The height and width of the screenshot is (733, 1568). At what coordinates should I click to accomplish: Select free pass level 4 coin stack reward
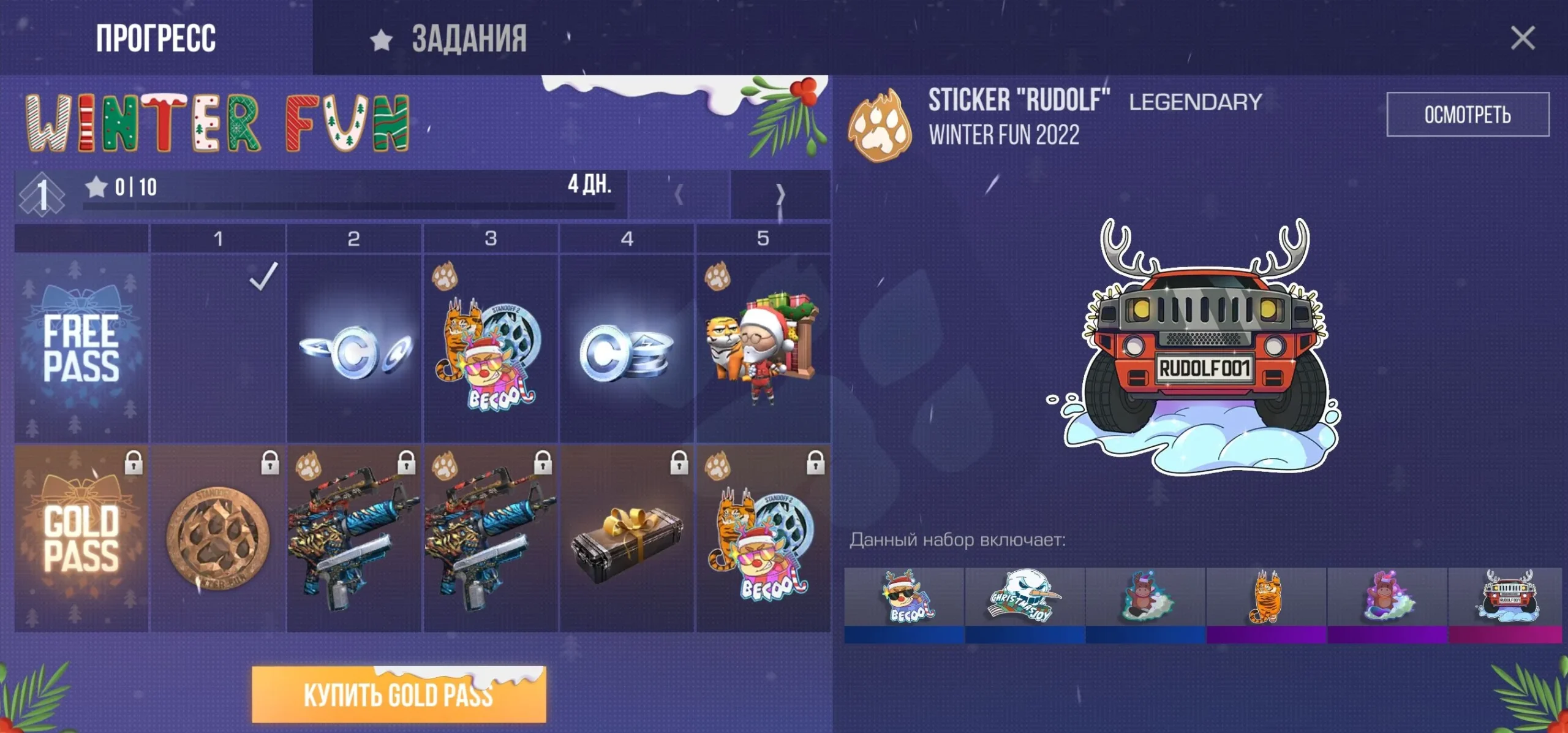[x=627, y=348]
